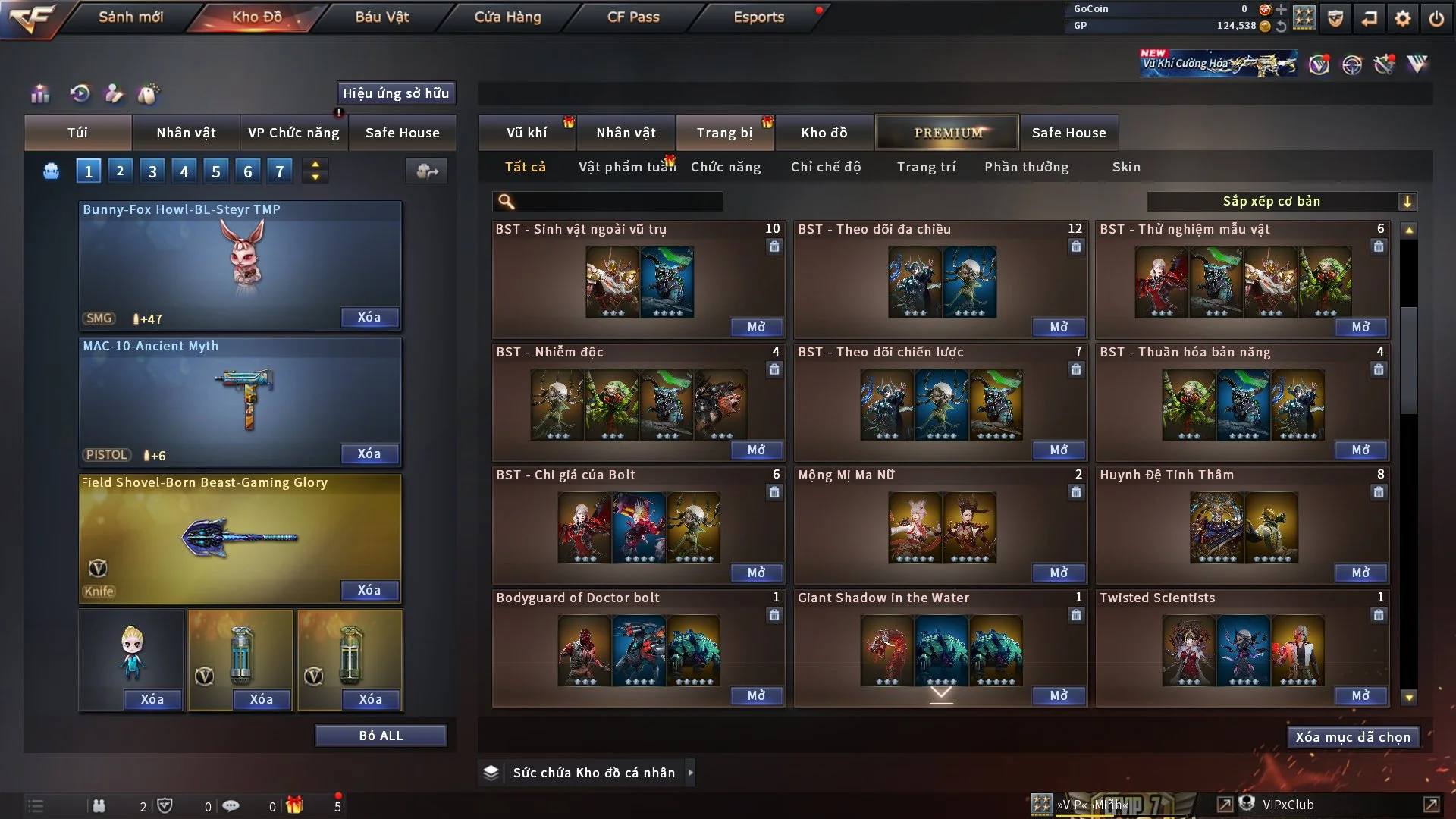Click the power exit icon

pos(1436,18)
